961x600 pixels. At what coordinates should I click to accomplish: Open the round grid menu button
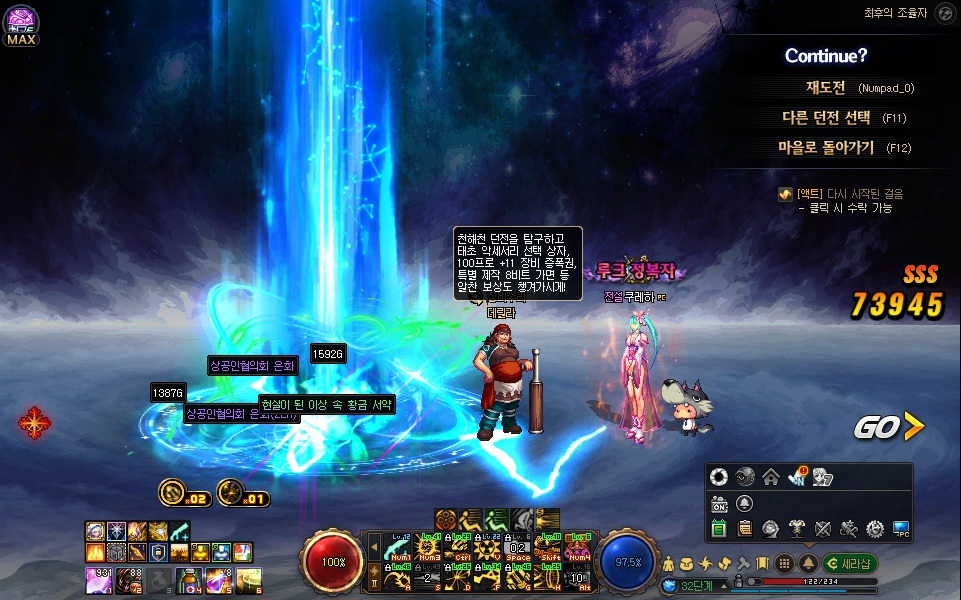point(786,563)
